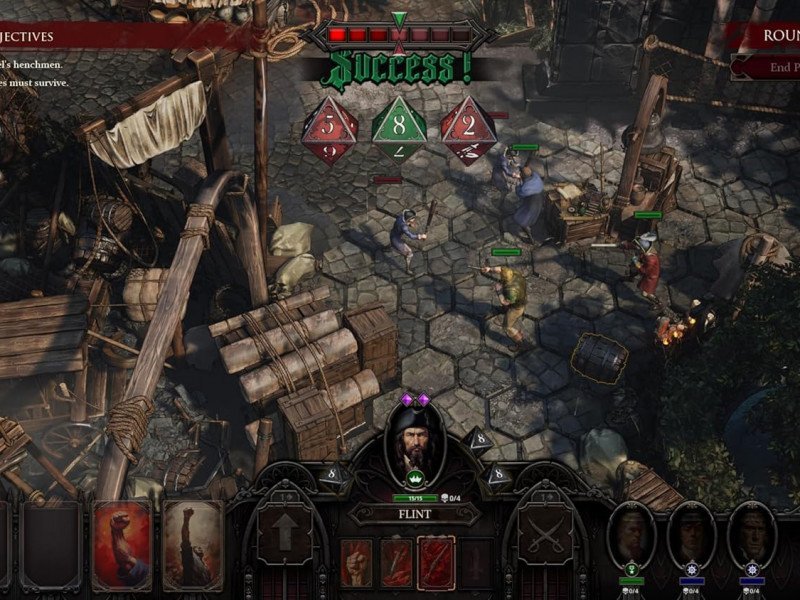Select the highlighted red ability slot

pyautogui.click(x=436, y=561)
